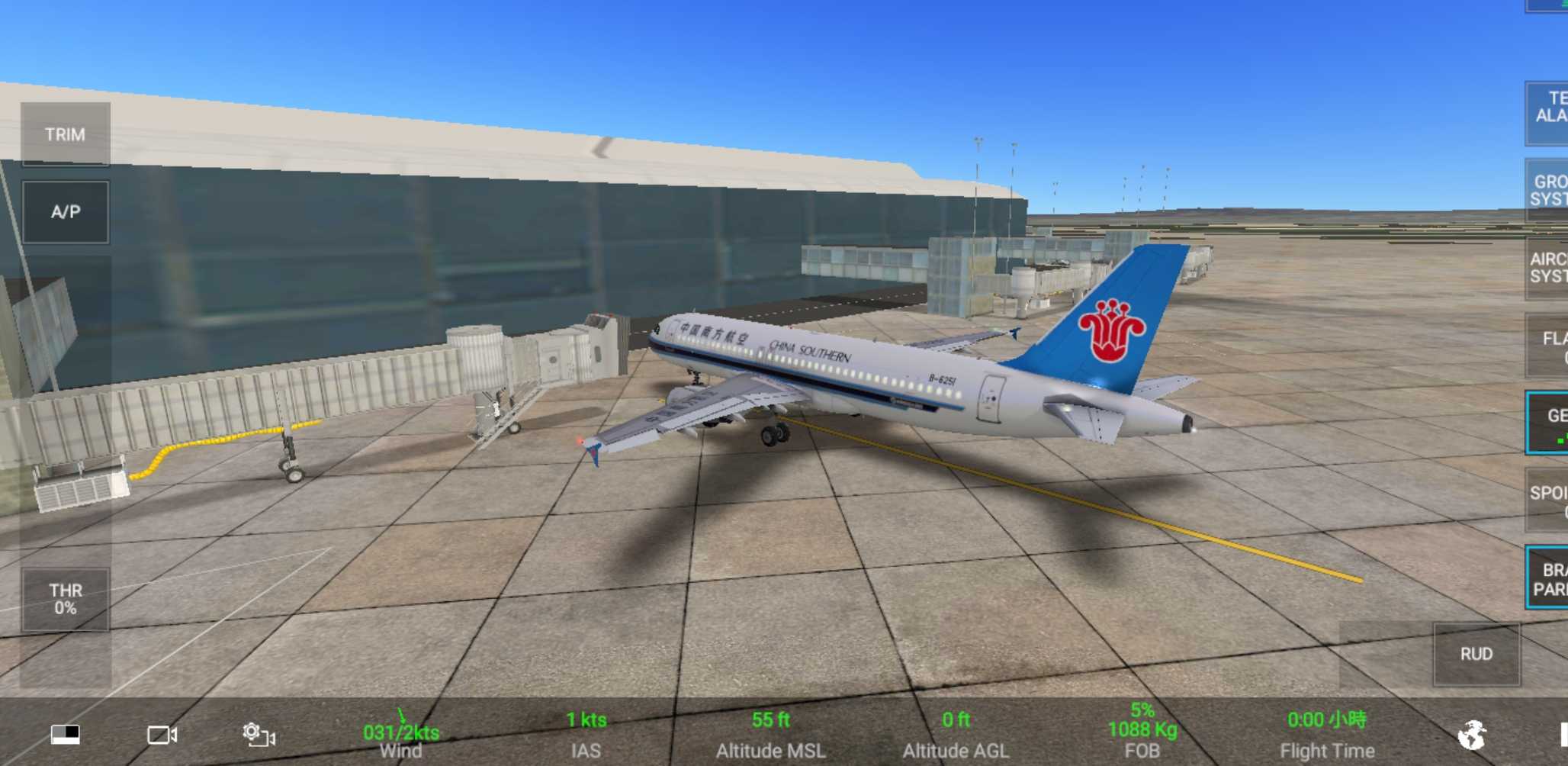Viewport: 1568px width, 766px height.
Task: Open camera settings with the gear-camera icon
Action: 259,735
